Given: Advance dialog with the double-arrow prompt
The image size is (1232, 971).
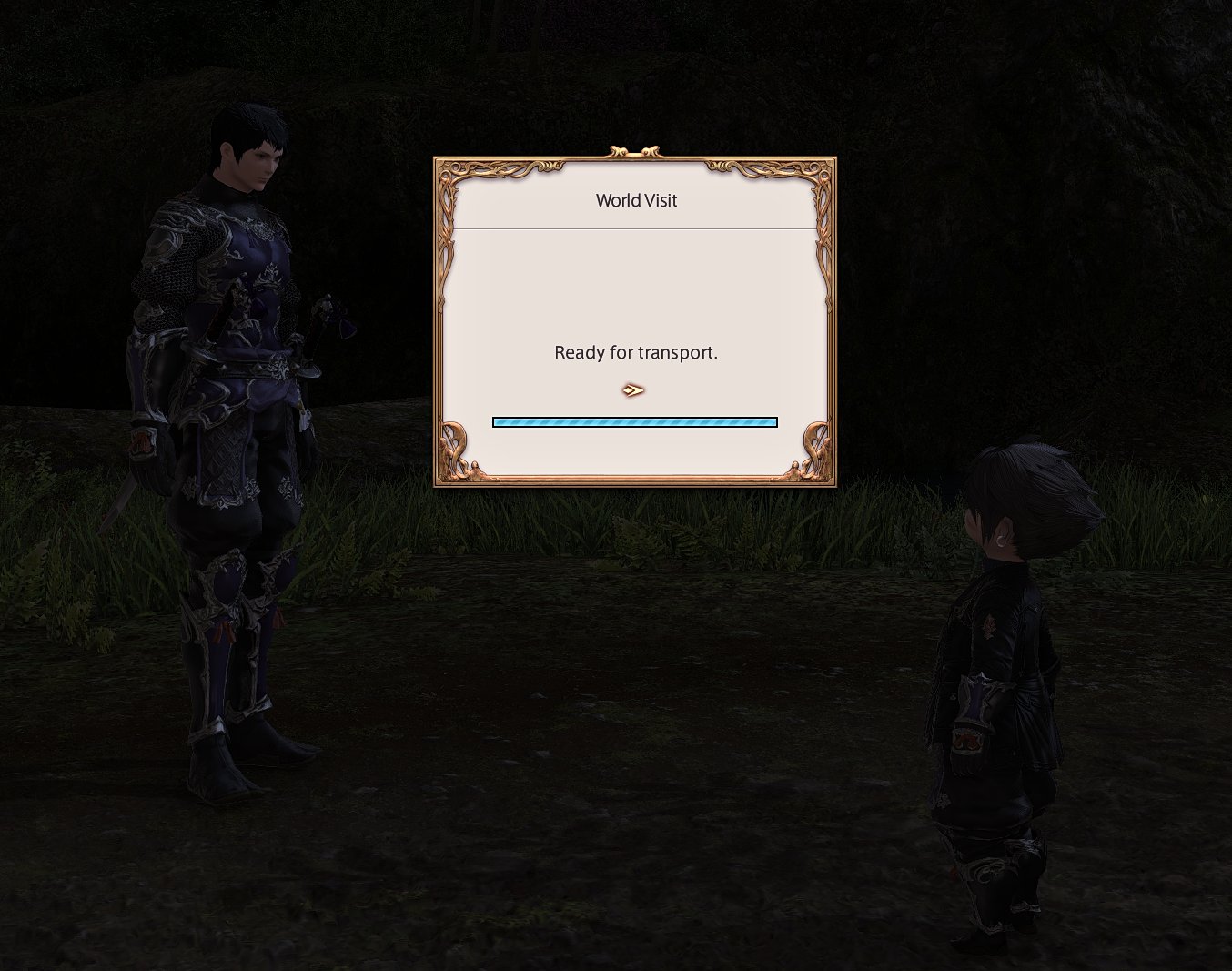Looking at the screenshot, I should click(x=633, y=389).
